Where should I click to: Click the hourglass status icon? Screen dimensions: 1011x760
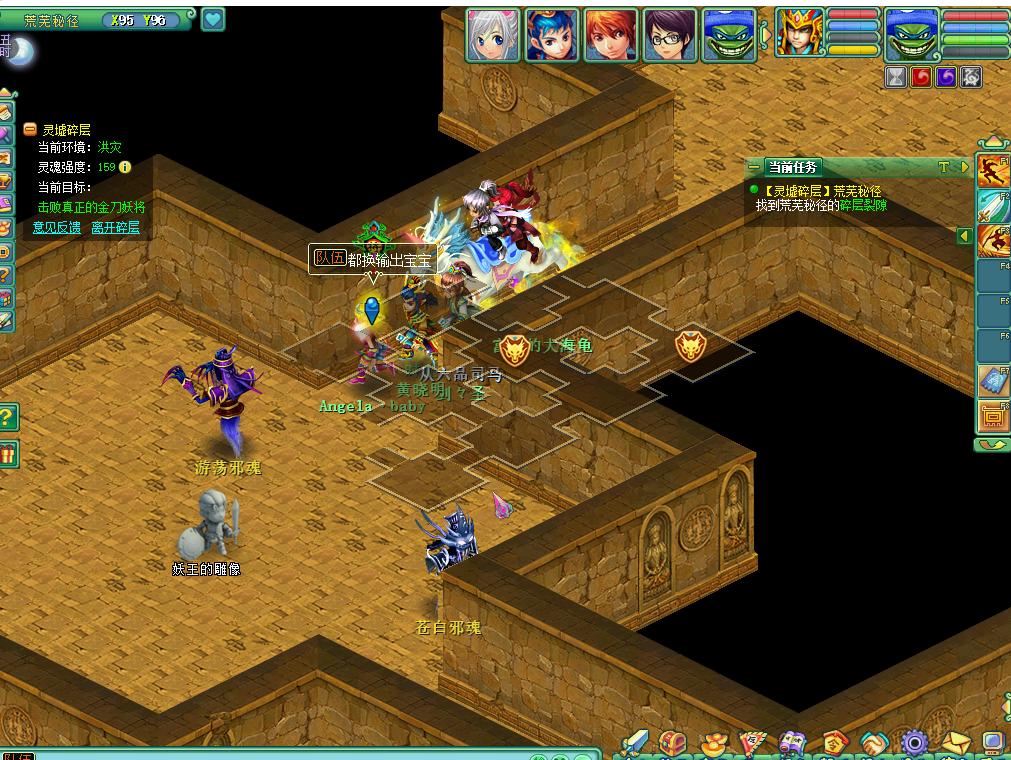click(x=896, y=77)
